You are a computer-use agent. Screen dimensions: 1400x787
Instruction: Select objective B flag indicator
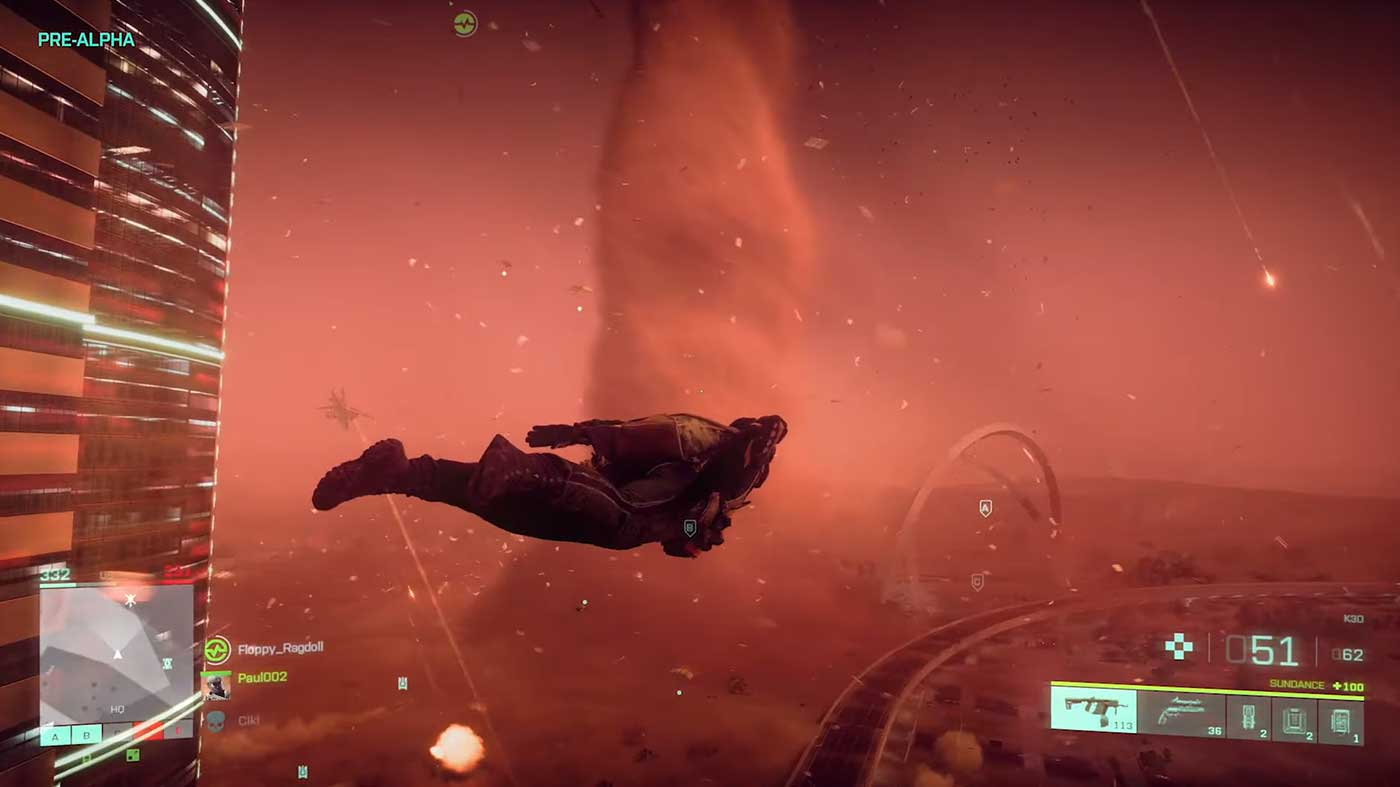(86, 737)
